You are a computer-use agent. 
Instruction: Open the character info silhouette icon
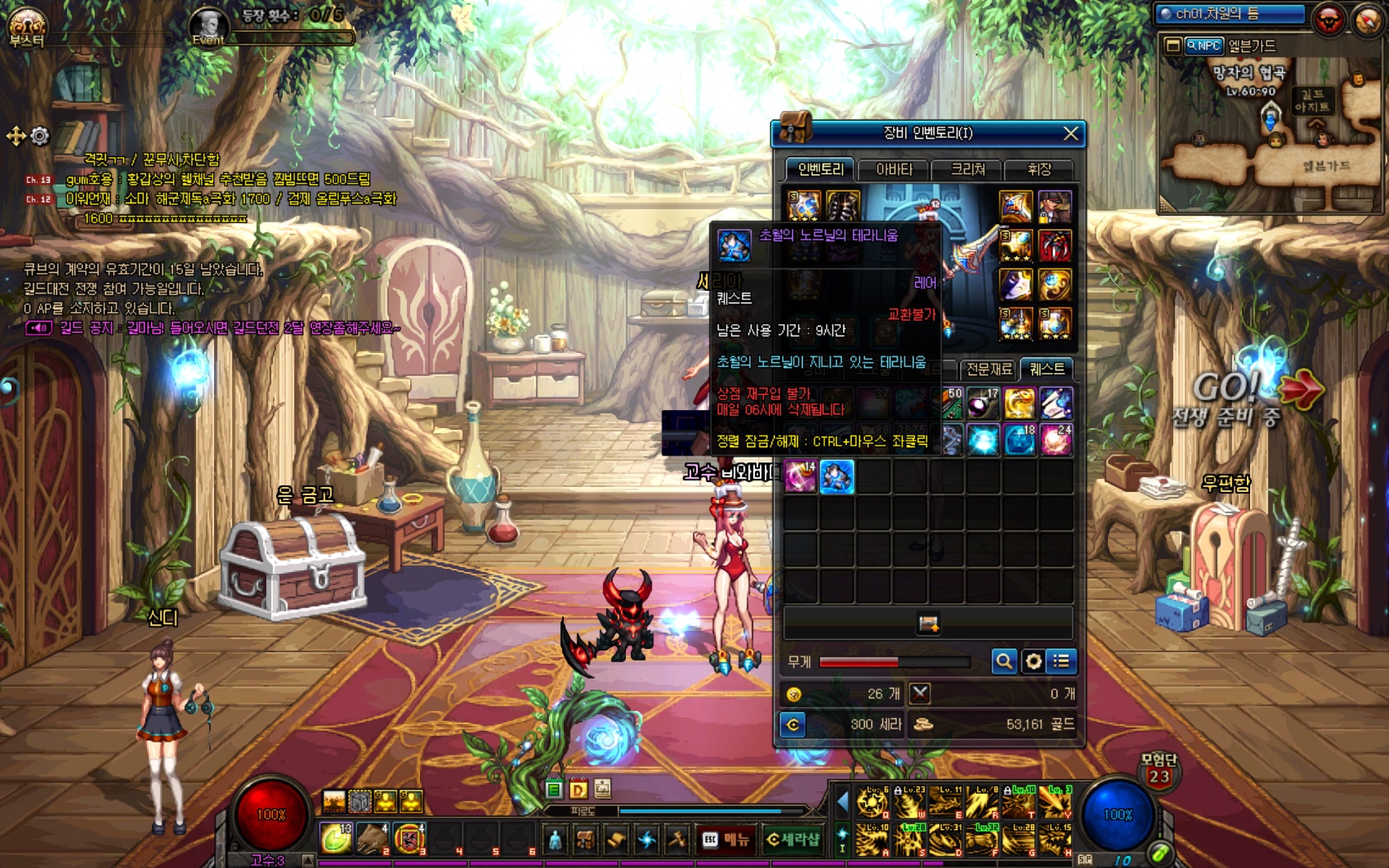[556, 840]
